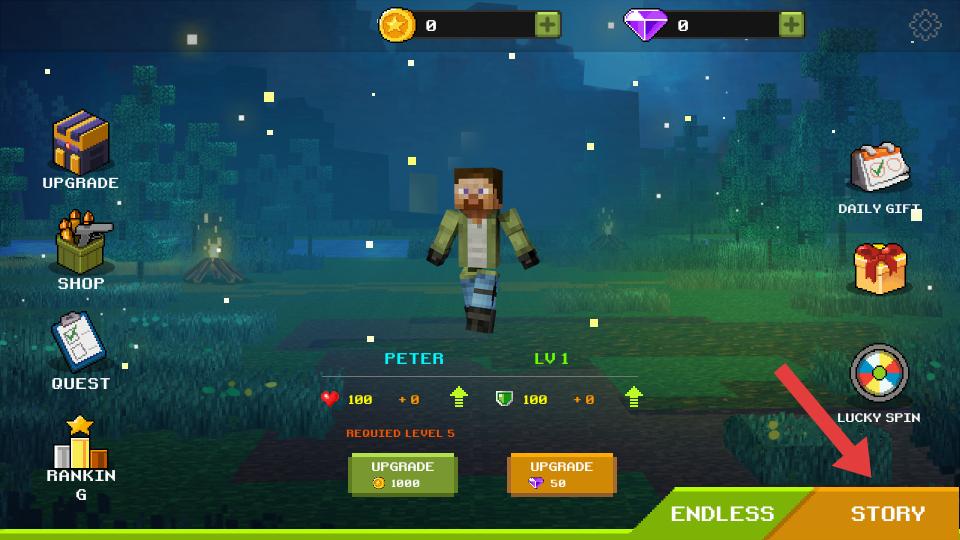This screenshot has width=960, height=540.
Task: Start Endless mode
Action: [722, 514]
